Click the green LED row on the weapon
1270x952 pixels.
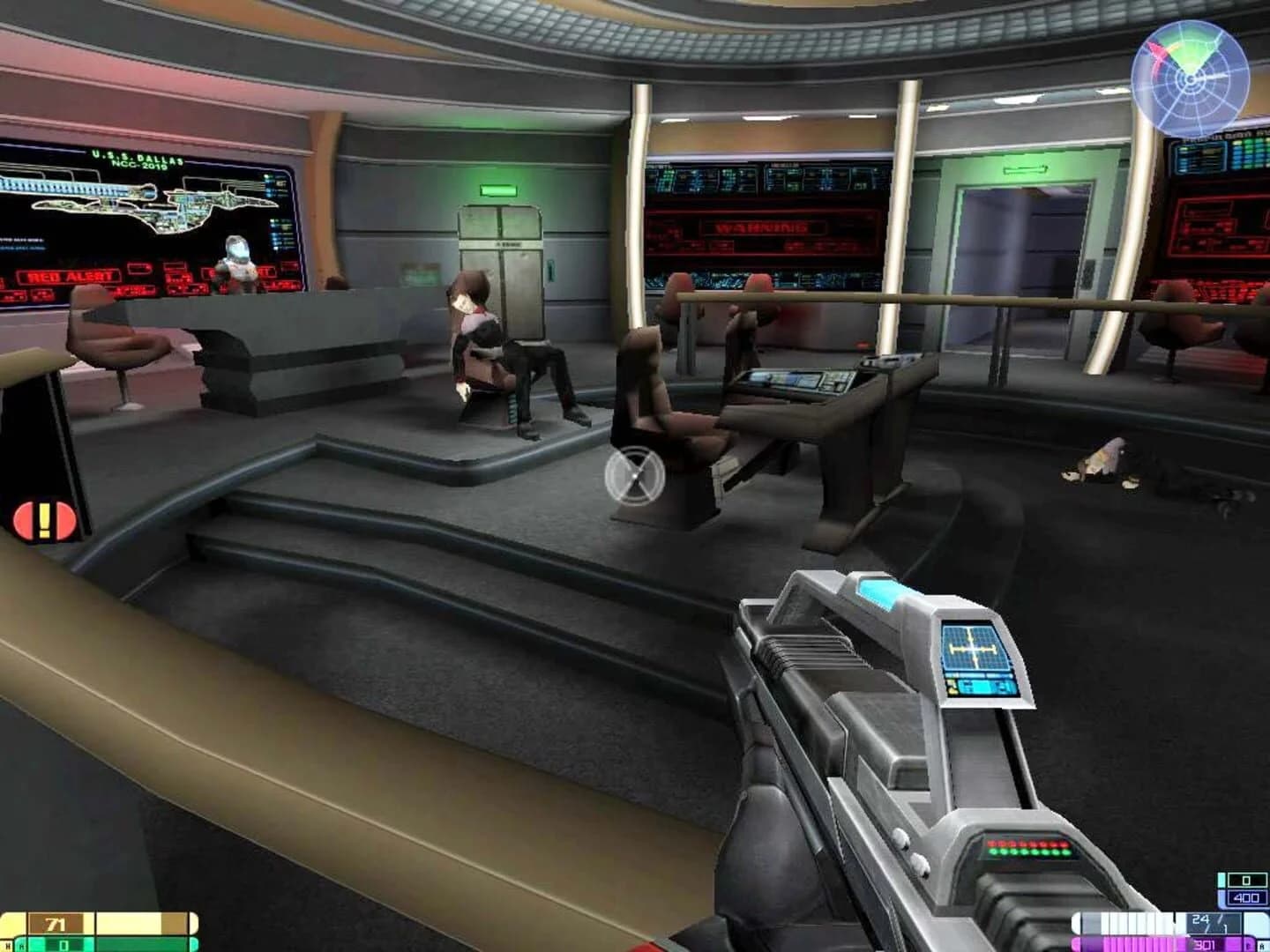tap(1027, 852)
